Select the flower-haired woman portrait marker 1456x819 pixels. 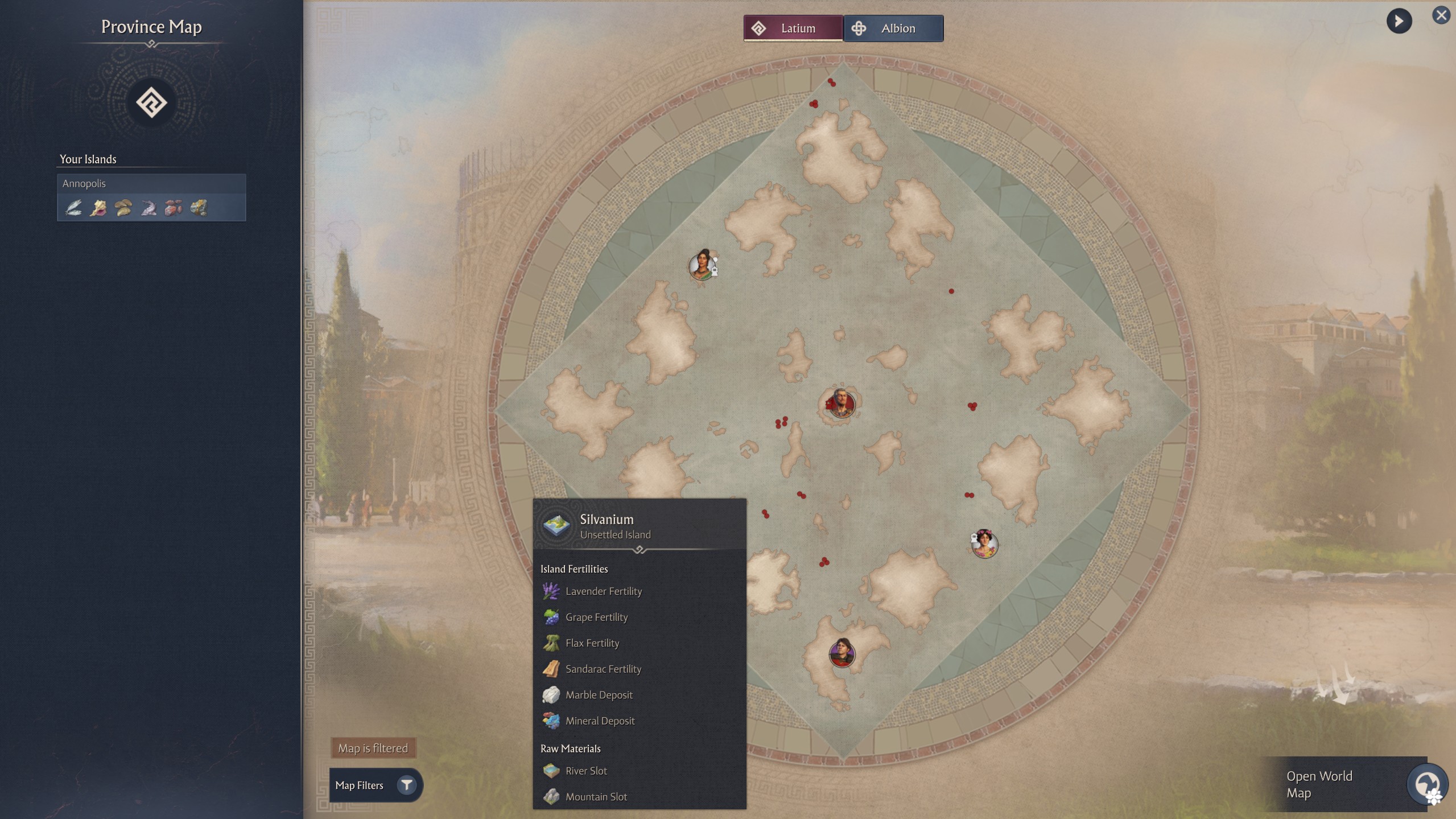(984, 544)
